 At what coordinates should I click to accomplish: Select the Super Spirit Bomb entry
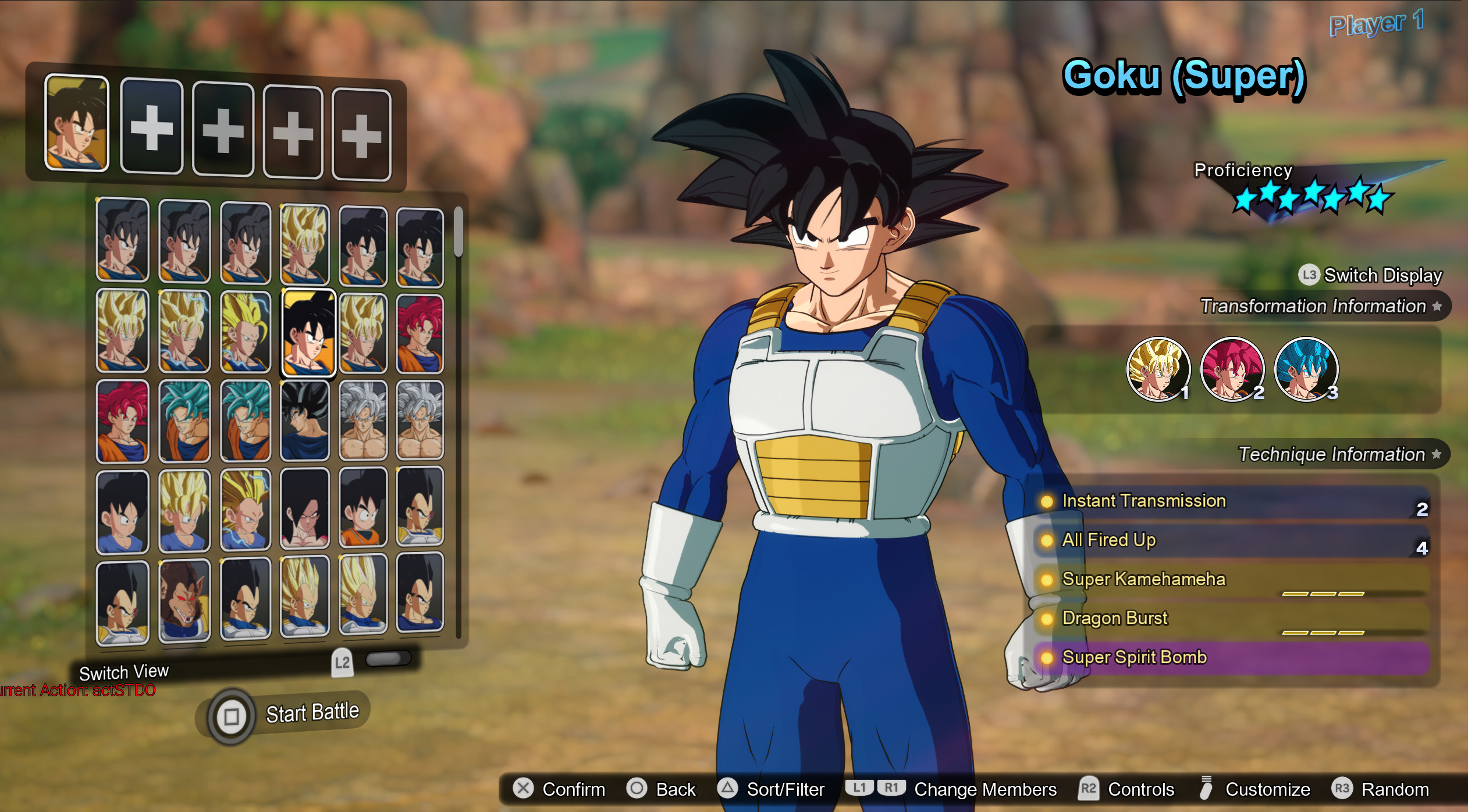(1135, 657)
